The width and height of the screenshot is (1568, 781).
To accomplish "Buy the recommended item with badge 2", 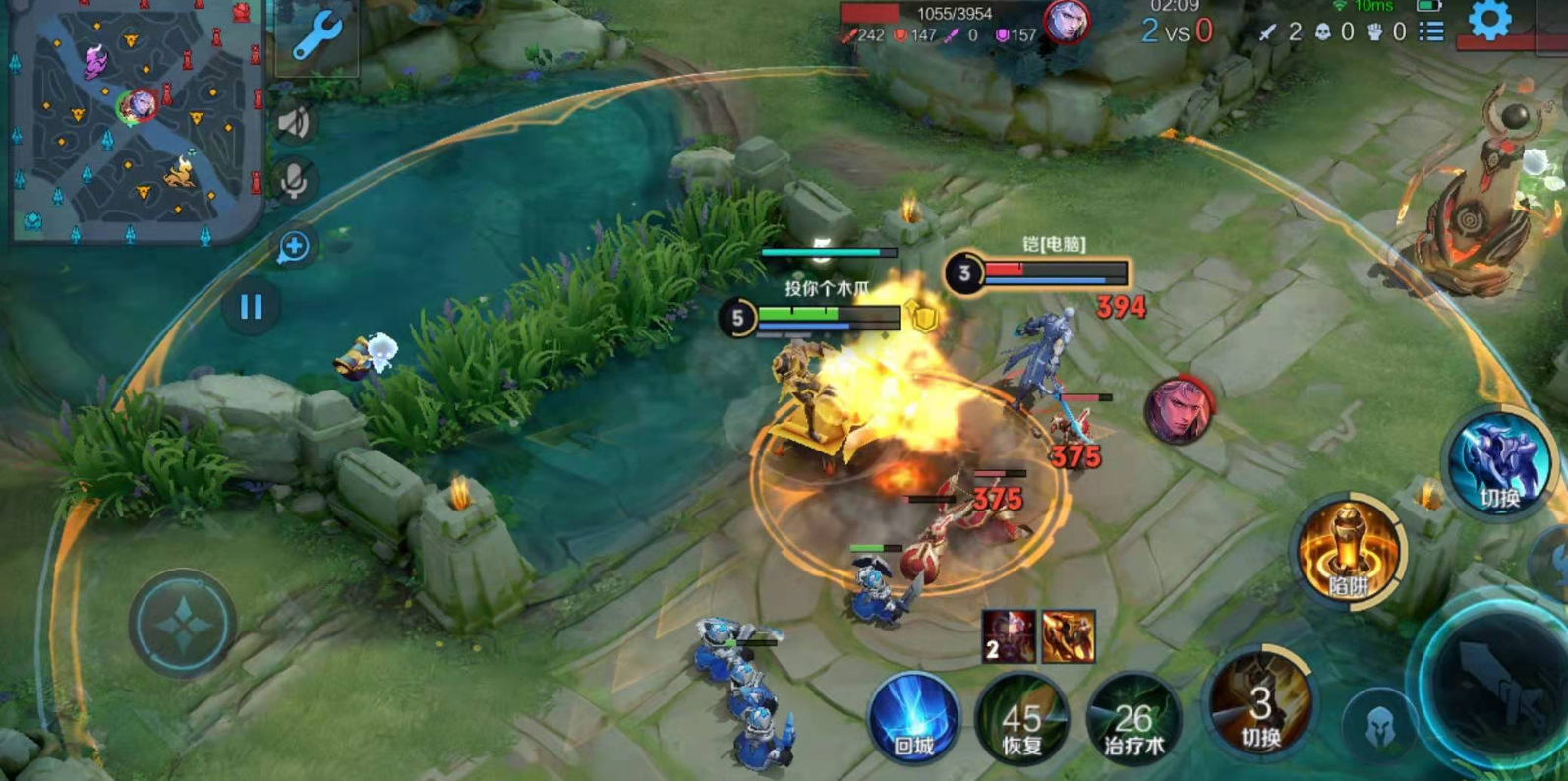I will [1008, 636].
